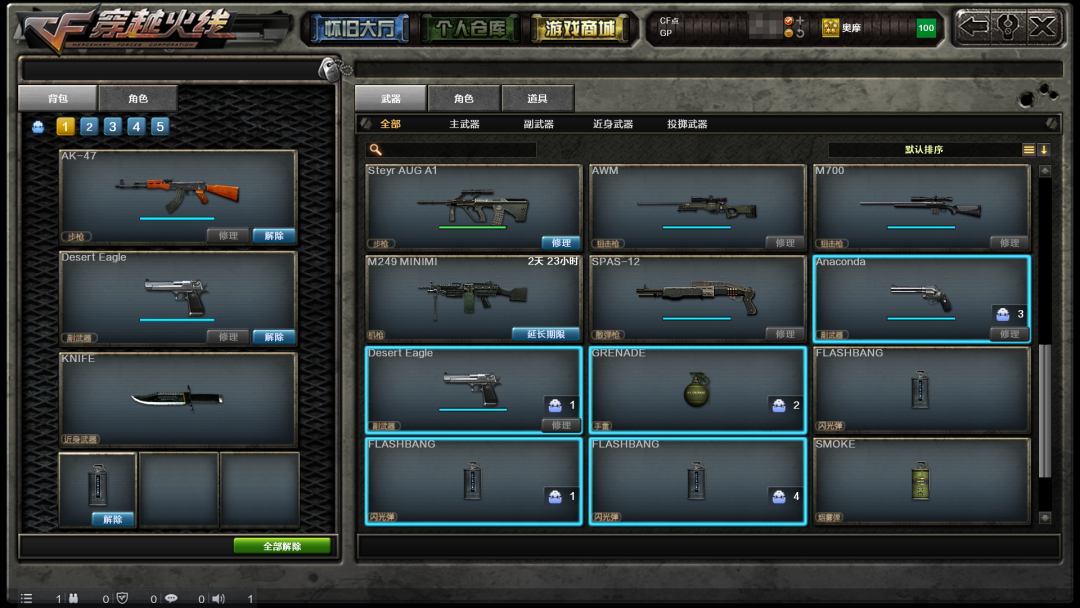Choose the 投掷武器 throwable category
1080x608 pixels.
tap(687, 124)
